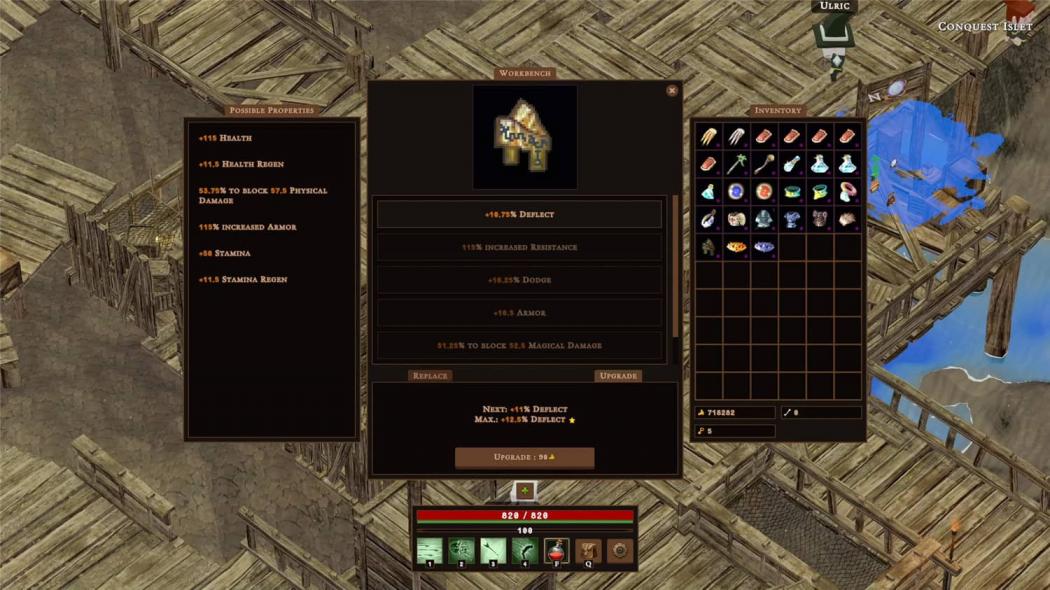This screenshot has height=590, width=1050.
Task: Click the green plus button above health bar
Action: [x=525, y=491]
